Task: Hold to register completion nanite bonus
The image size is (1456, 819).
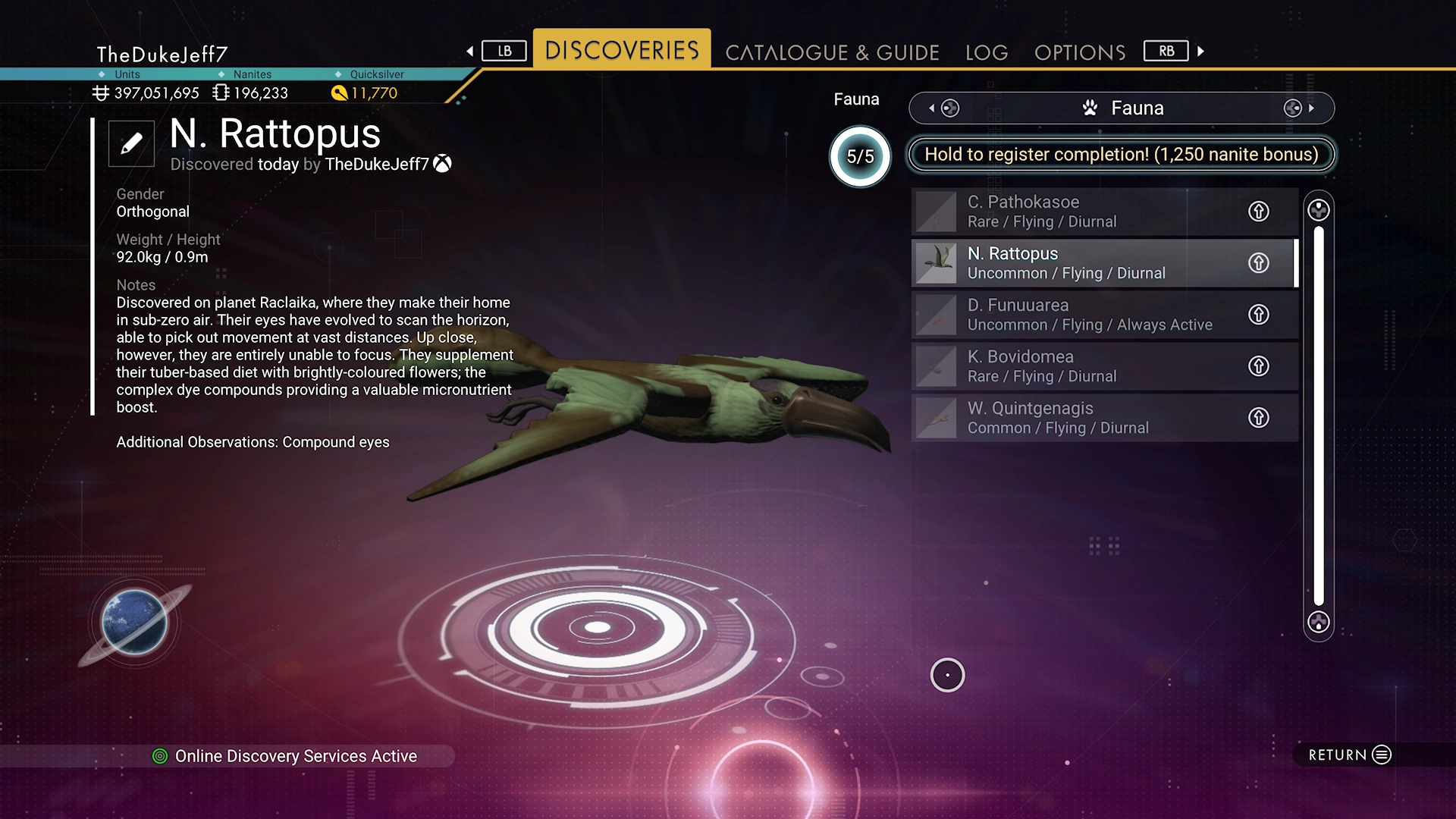Action: coord(1121,155)
